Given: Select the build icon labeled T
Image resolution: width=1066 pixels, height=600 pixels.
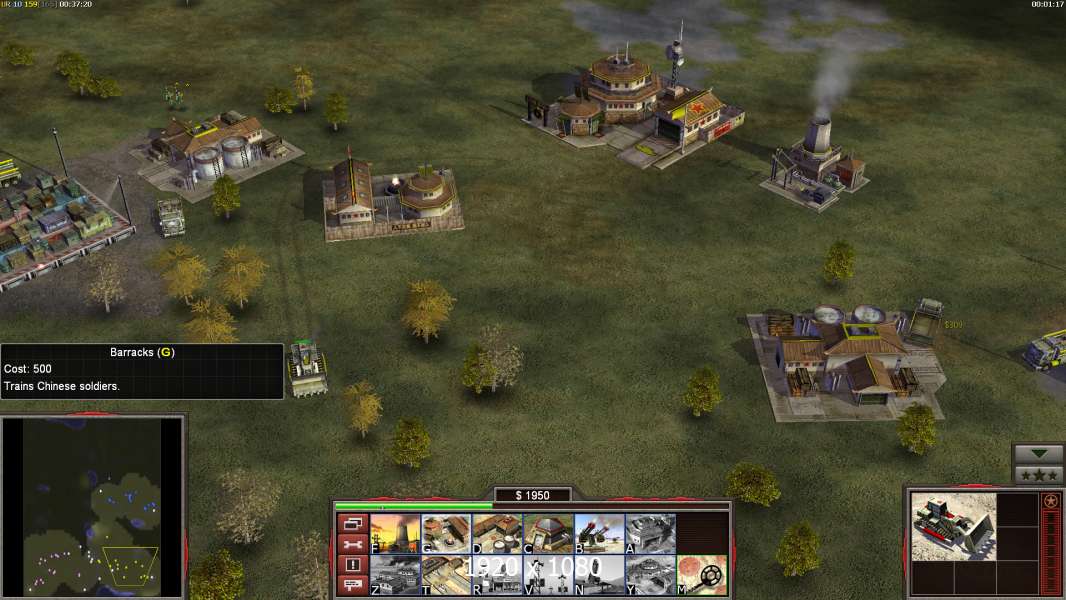Looking at the screenshot, I should (446, 575).
